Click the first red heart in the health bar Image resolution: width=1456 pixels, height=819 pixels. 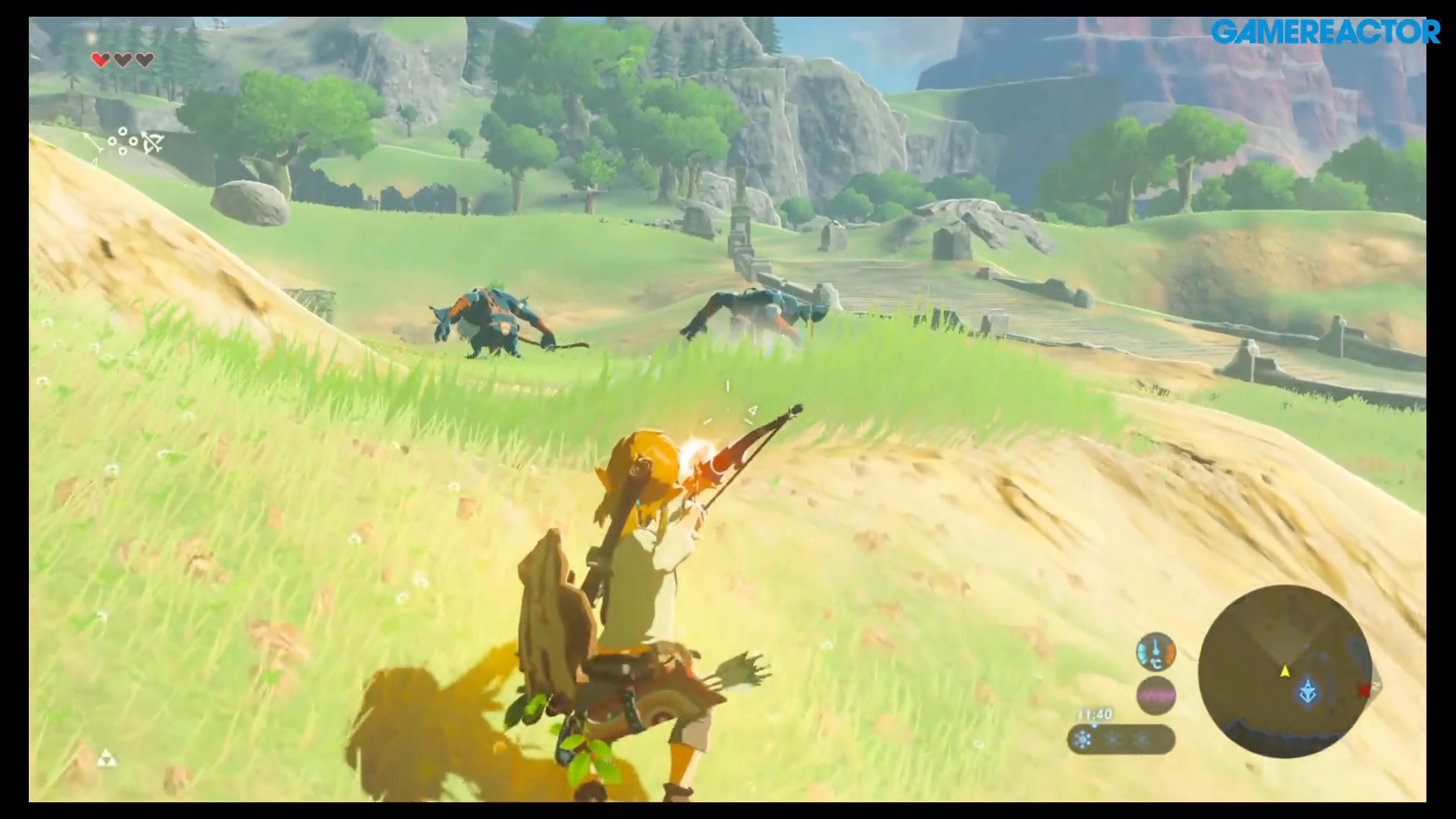[100, 59]
